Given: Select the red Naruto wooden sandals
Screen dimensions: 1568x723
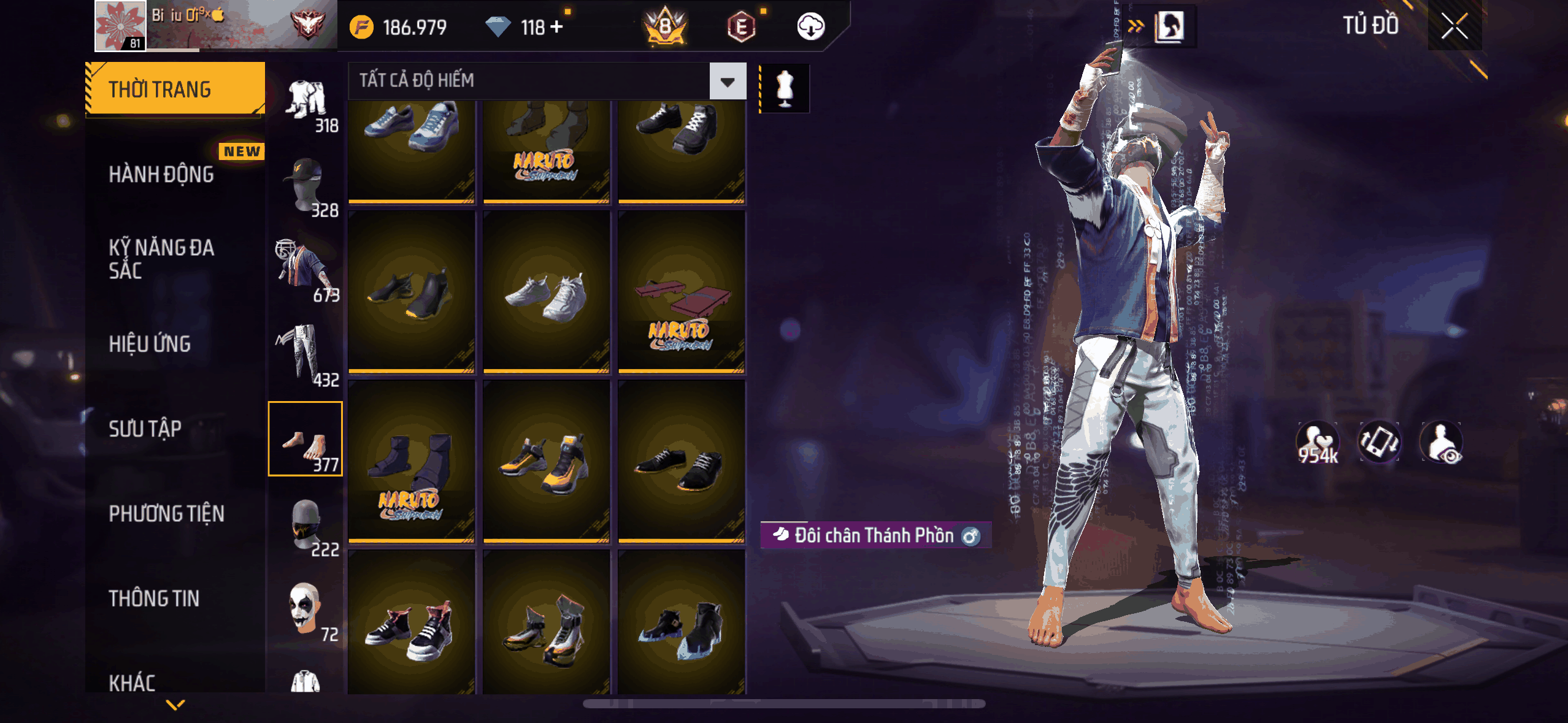Looking at the screenshot, I should pos(682,293).
